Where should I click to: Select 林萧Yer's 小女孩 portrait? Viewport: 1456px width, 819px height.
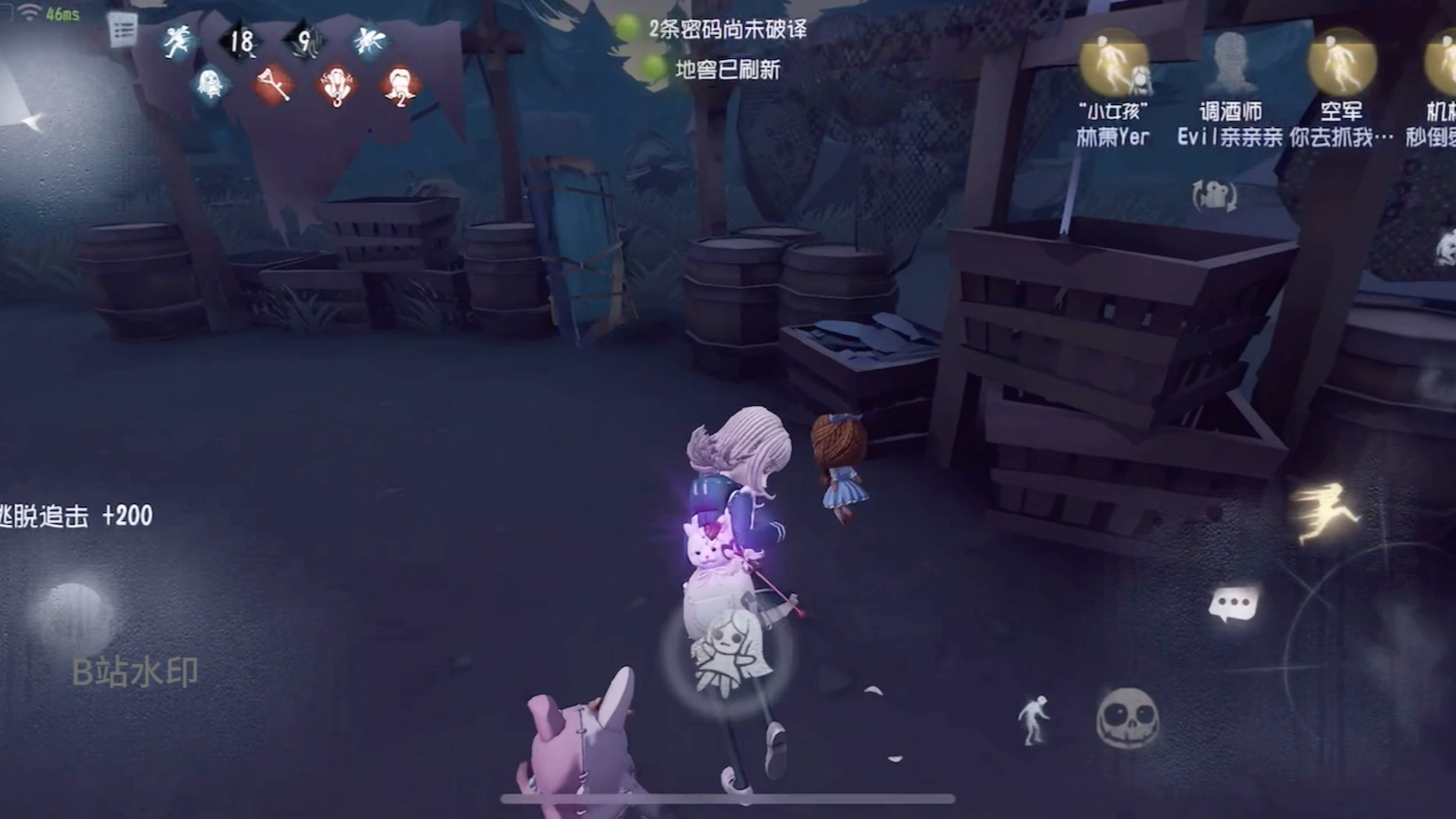click(1113, 65)
